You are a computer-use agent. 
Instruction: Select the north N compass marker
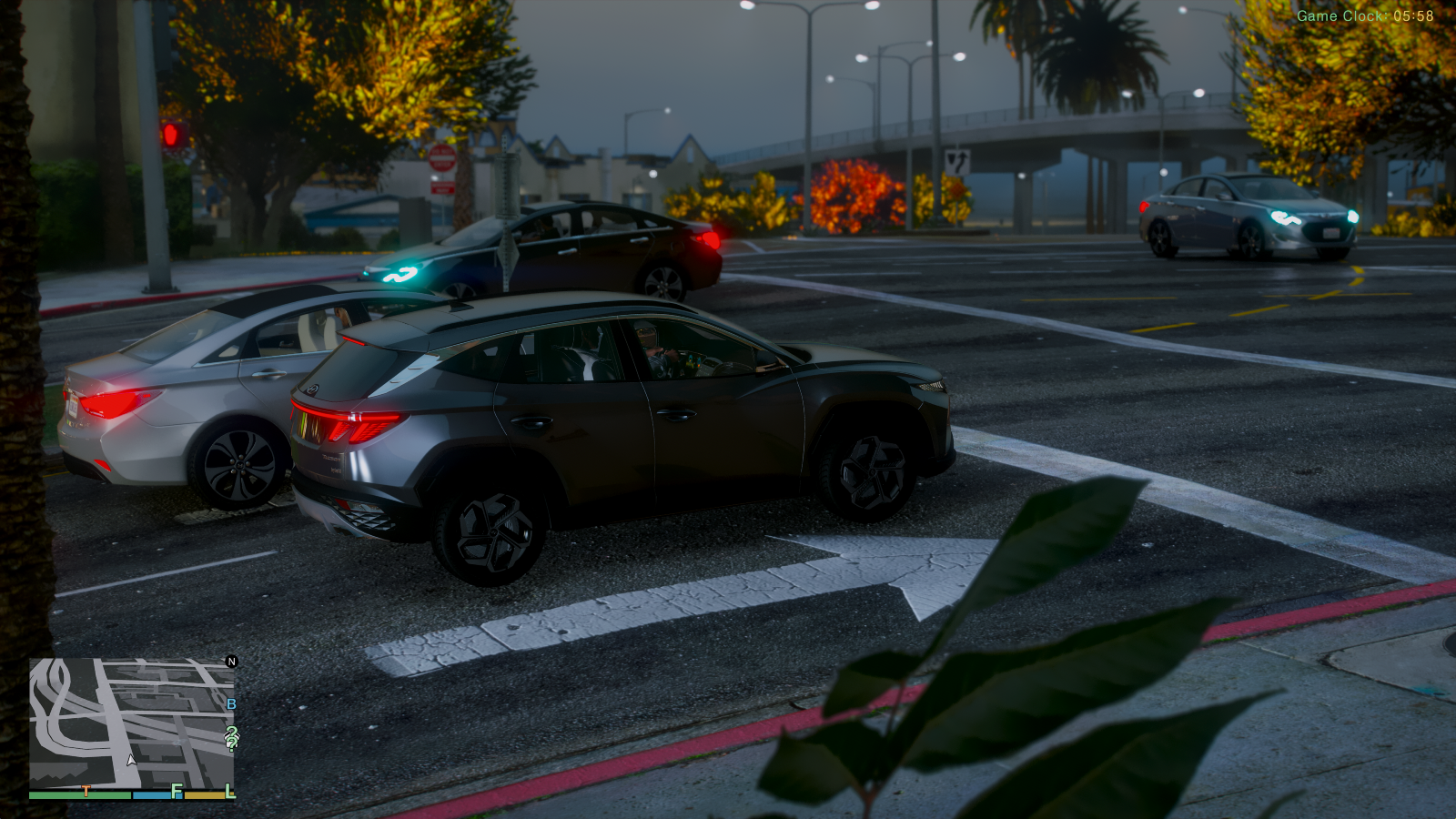(231, 662)
